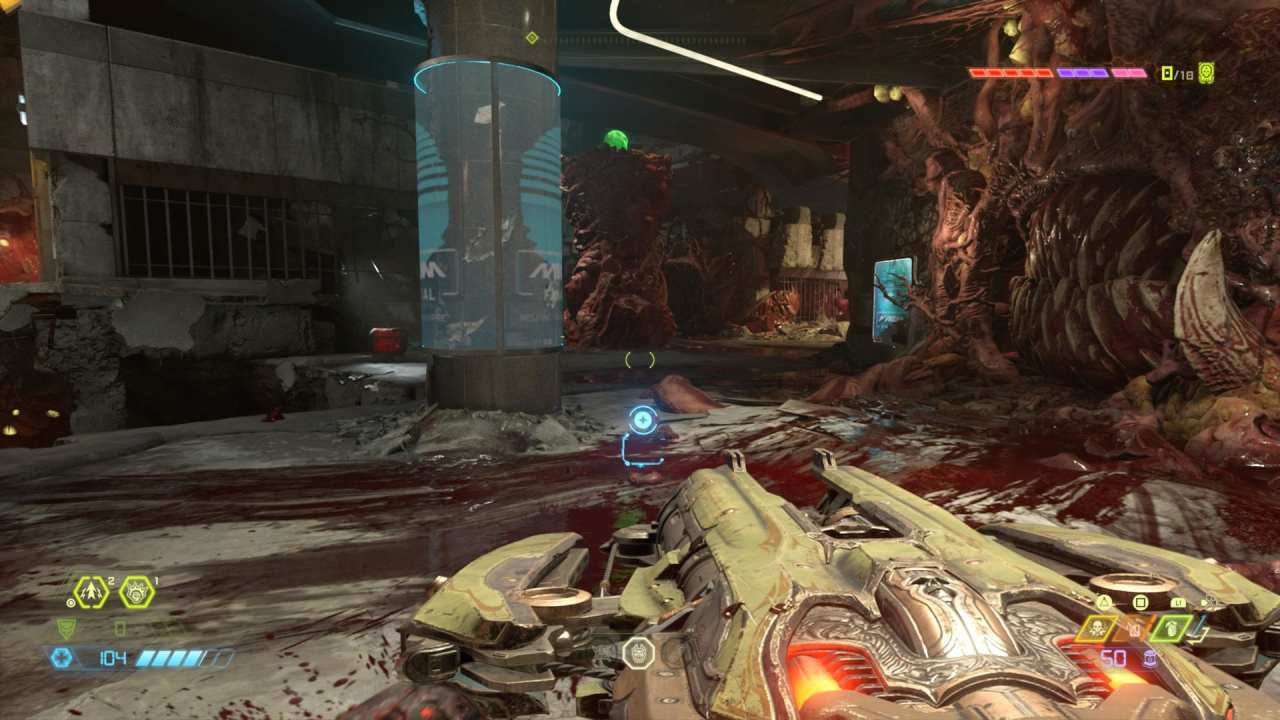Click the extra lives icon in the top-right
The image size is (1280, 720).
coord(1207,72)
